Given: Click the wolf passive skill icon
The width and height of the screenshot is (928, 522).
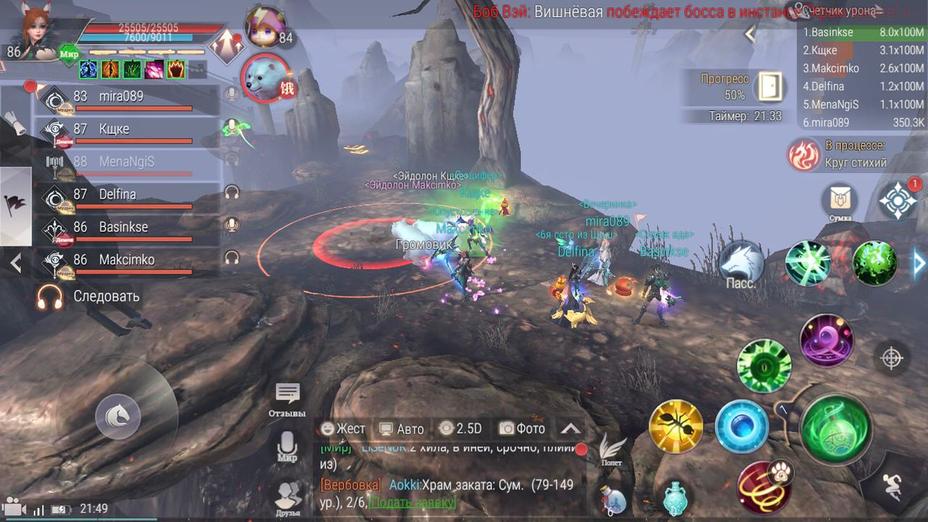Looking at the screenshot, I should (741, 263).
